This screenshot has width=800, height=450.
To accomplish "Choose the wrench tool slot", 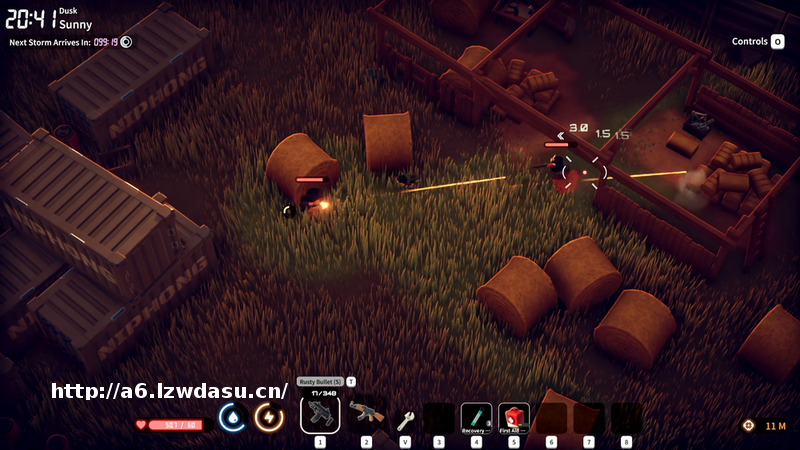I will 405,419.
